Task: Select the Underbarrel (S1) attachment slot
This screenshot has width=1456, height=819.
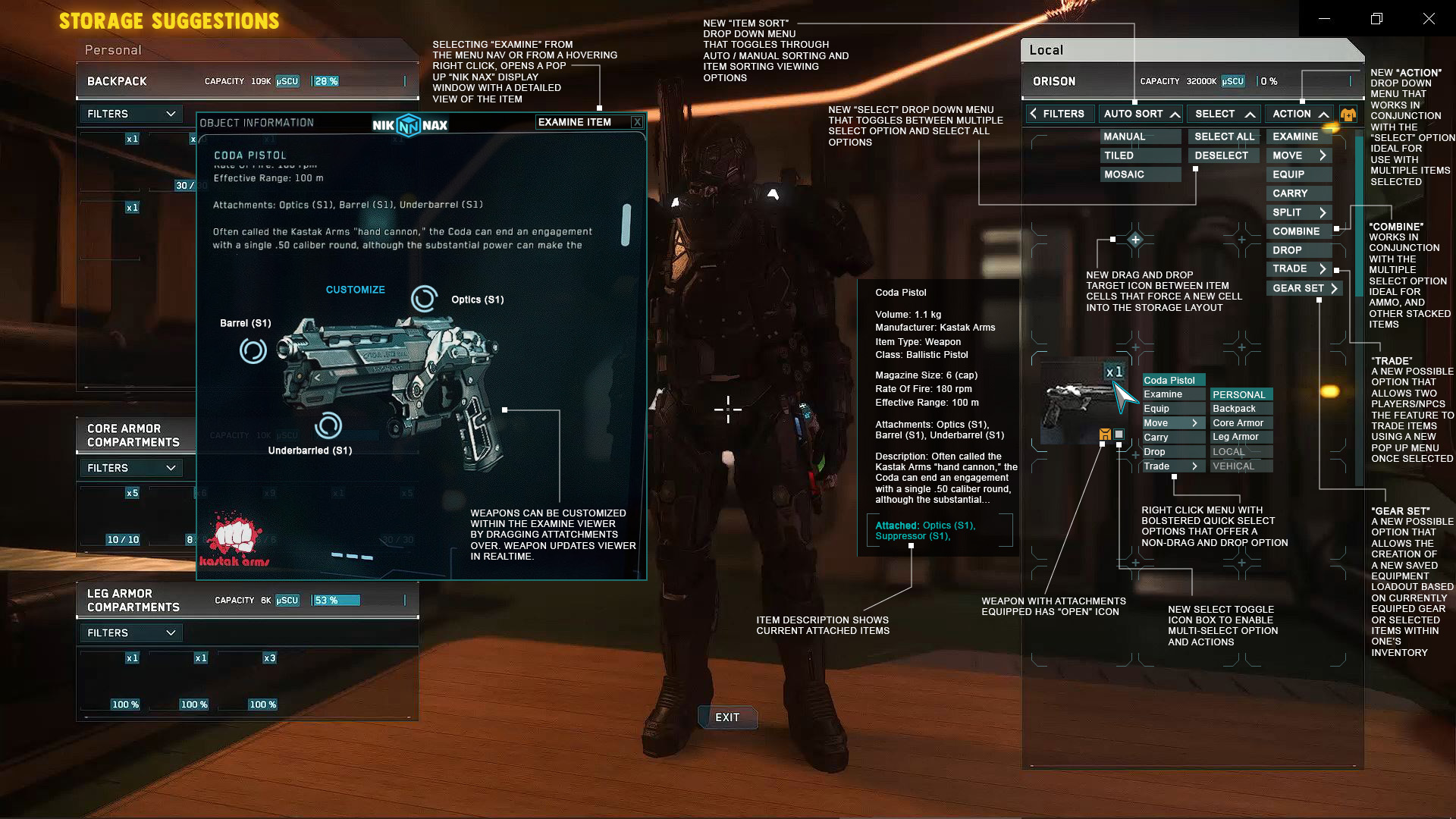Action: pyautogui.click(x=329, y=427)
